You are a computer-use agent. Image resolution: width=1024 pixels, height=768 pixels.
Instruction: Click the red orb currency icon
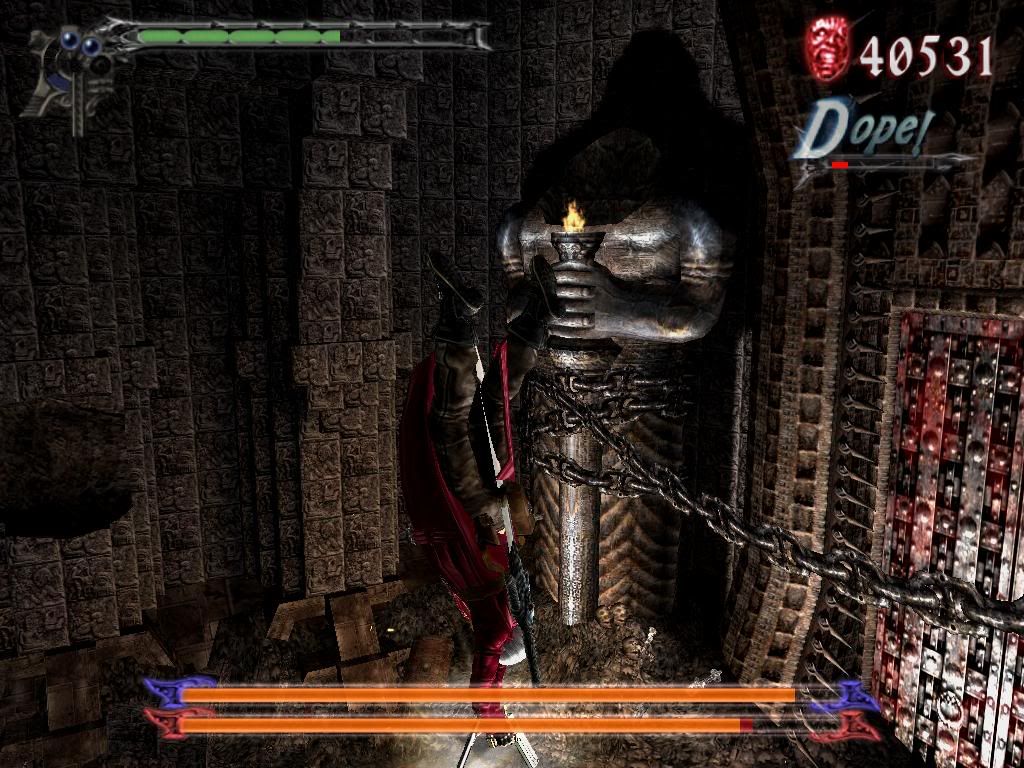(828, 48)
